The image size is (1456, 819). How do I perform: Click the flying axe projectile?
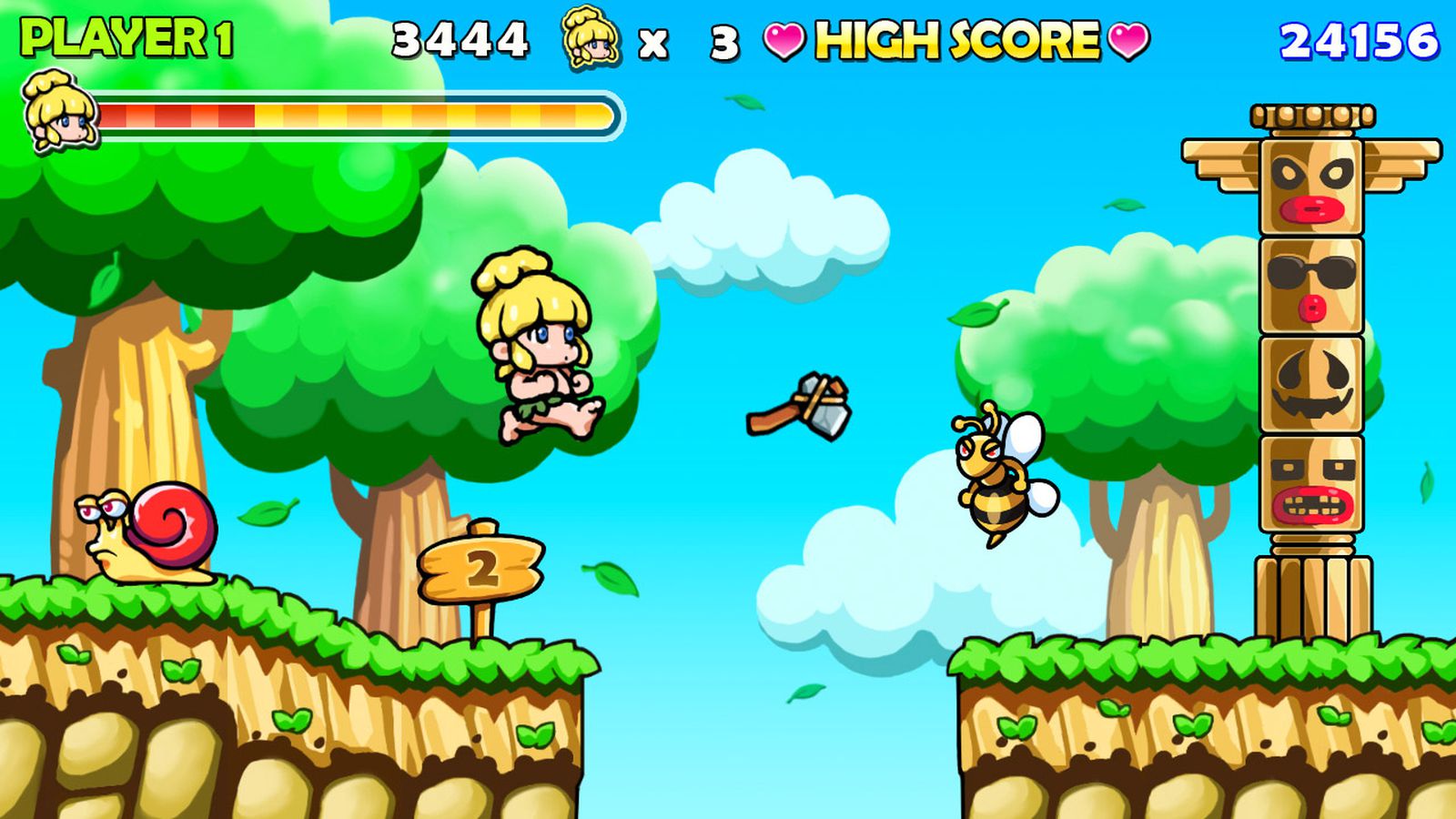pyautogui.click(x=801, y=407)
